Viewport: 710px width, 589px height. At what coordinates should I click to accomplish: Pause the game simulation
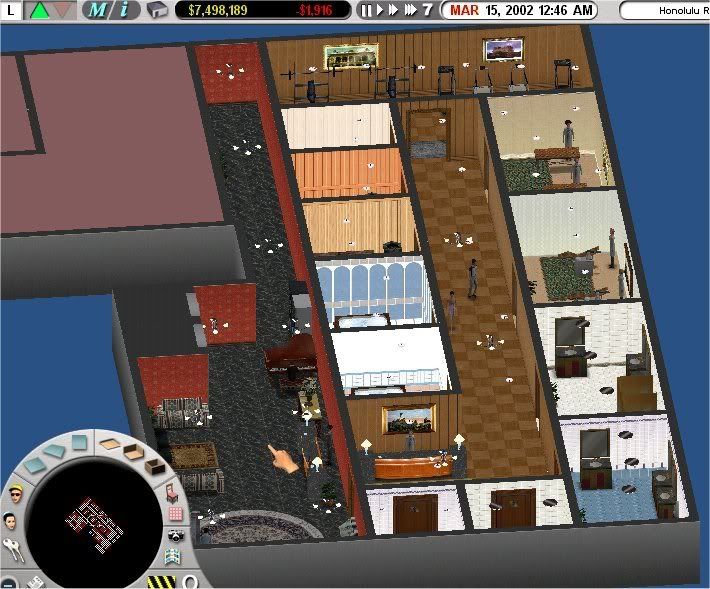pyautogui.click(x=366, y=11)
